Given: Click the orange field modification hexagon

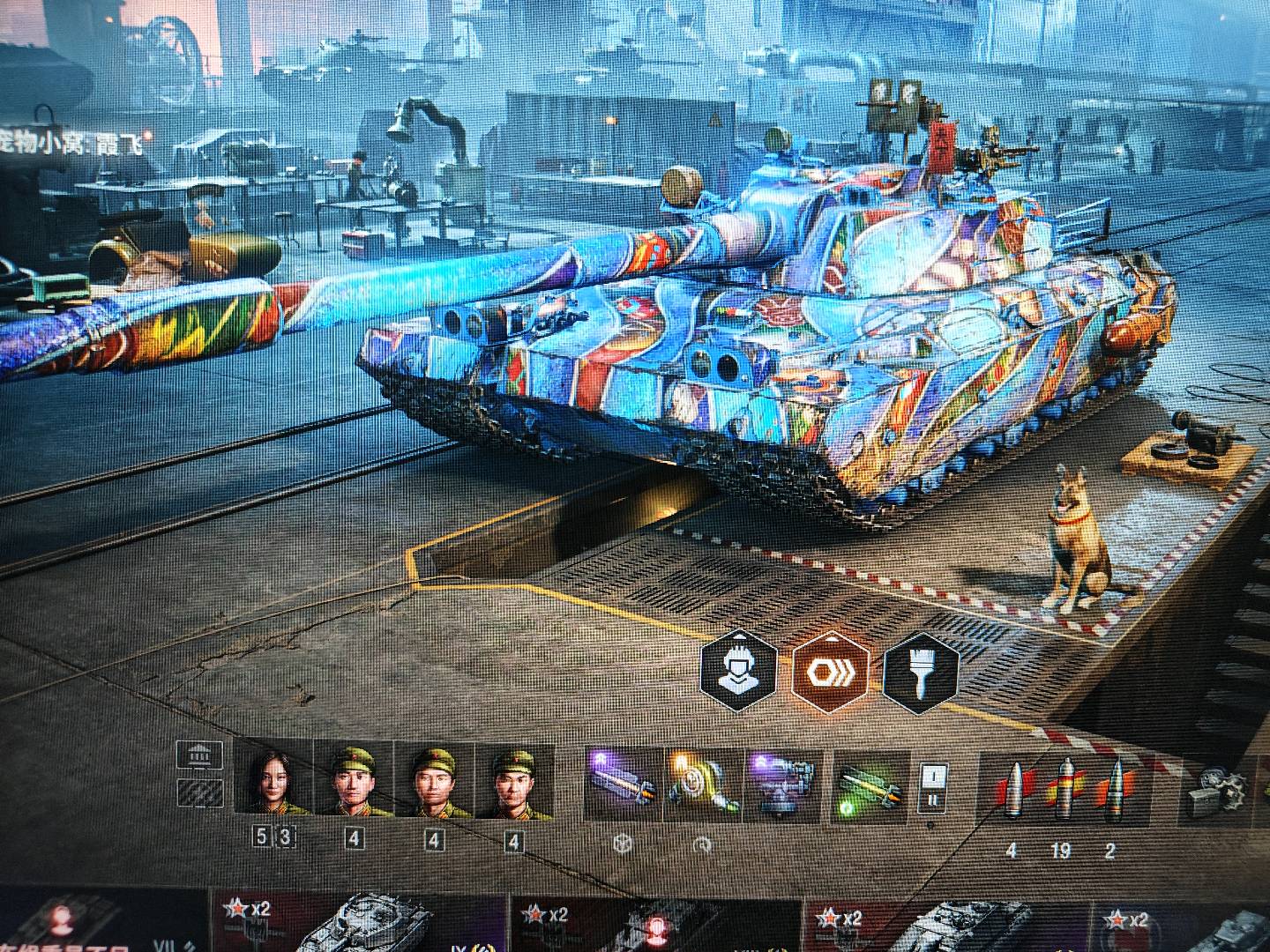Looking at the screenshot, I should [830, 672].
